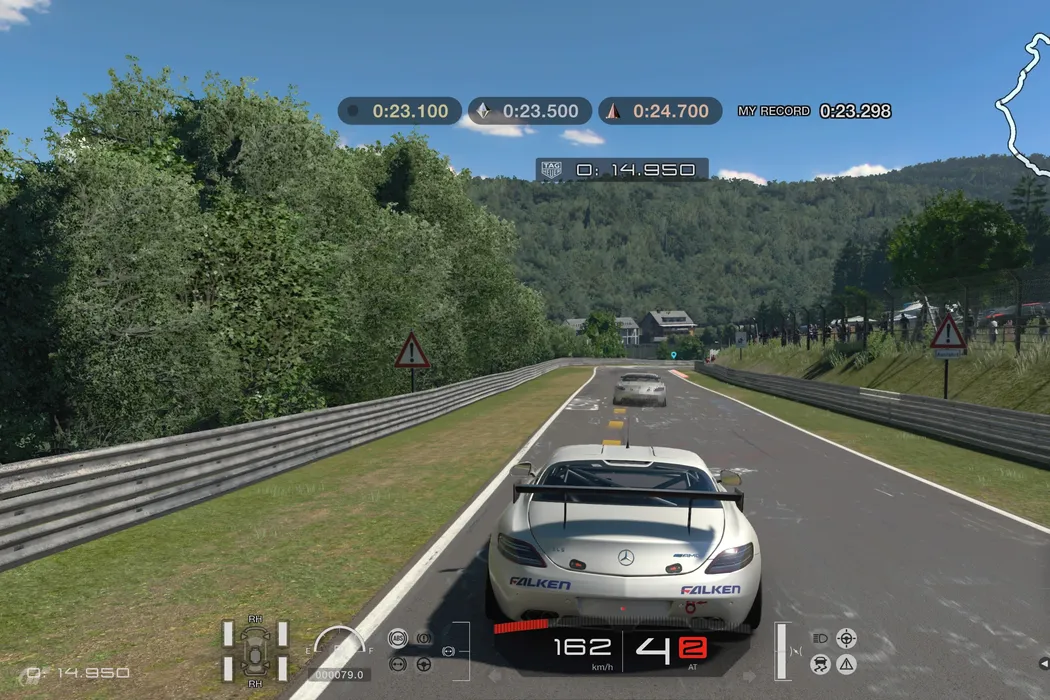Toggle the steering wheel assist icon
The width and height of the screenshot is (1050, 700).
pyautogui.click(x=424, y=663)
